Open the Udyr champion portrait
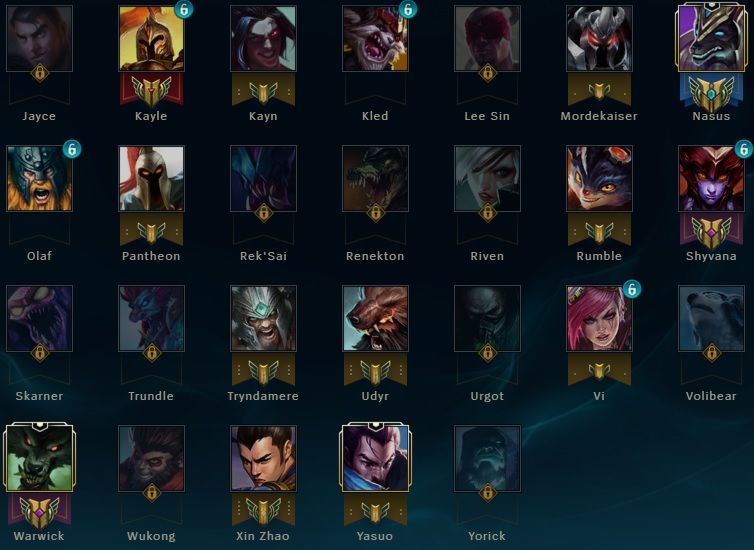This screenshot has height=550, width=754. (x=375, y=318)
